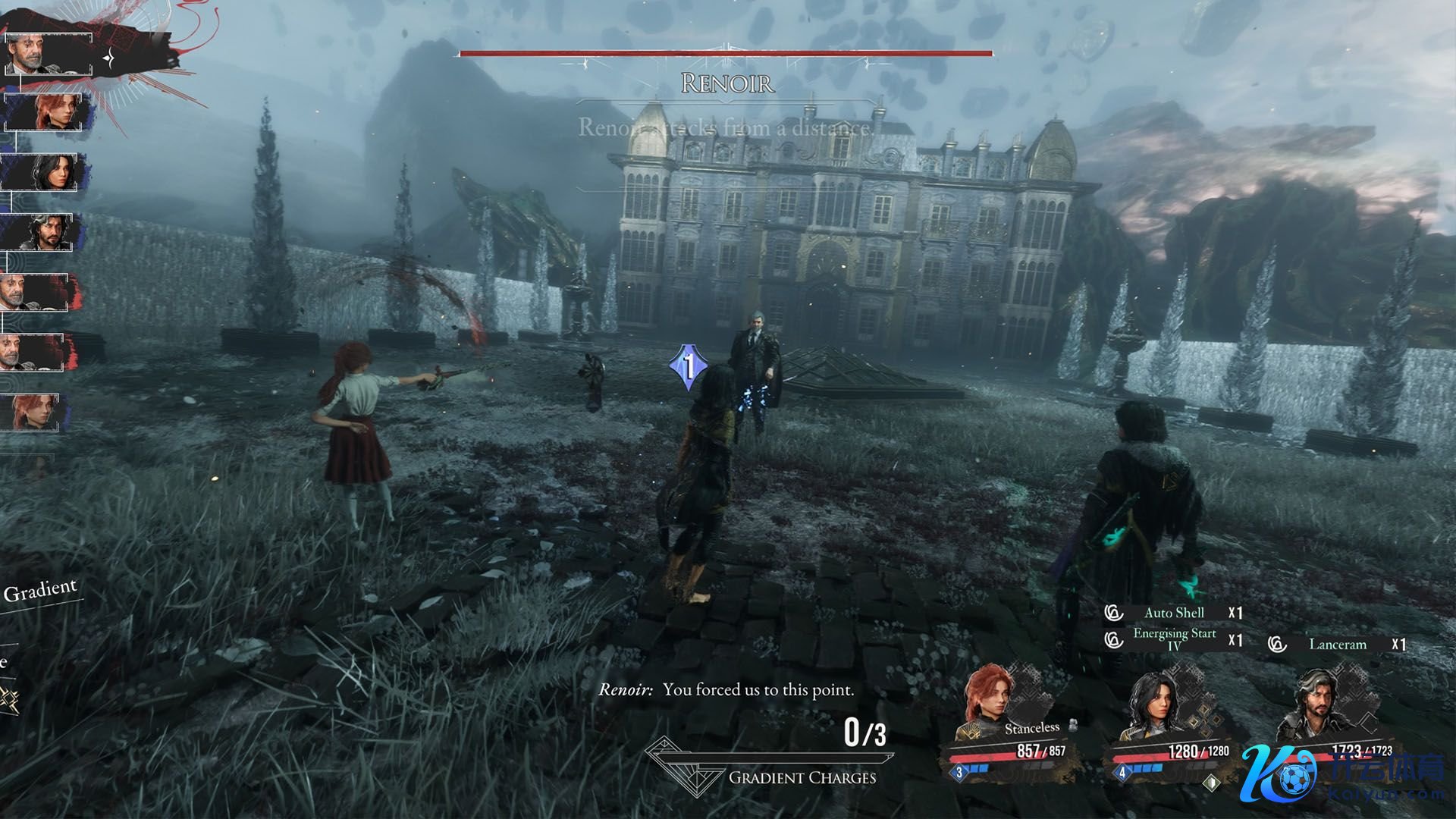This screenshot has height=819, width=1456.
Task: Click the blue diamond target marker numbered 1
Action: coord(689,369)
